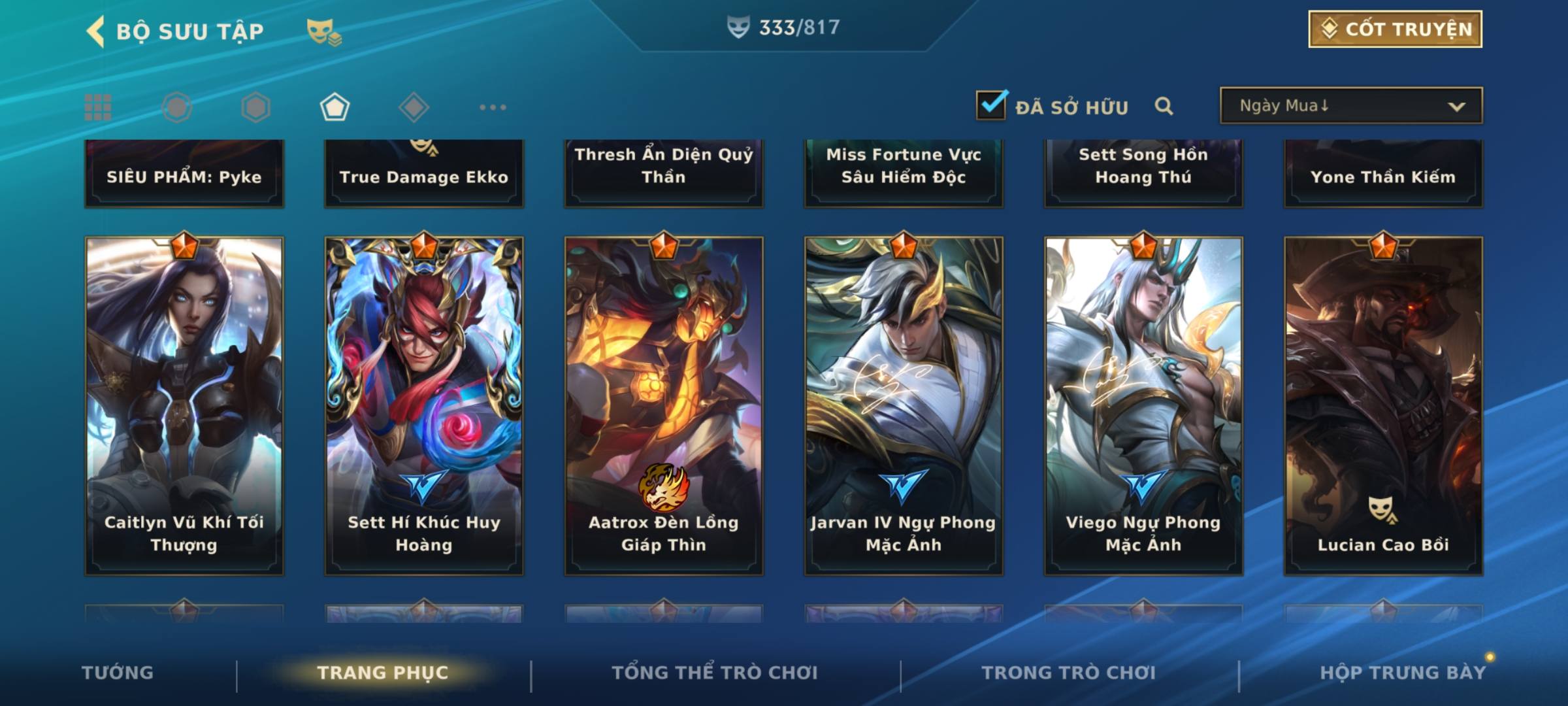Screen dimensions: 1568x706
Task: Go back from Bộ Sưu Tập
Action: pyautogui.click(x=97, y=31)
